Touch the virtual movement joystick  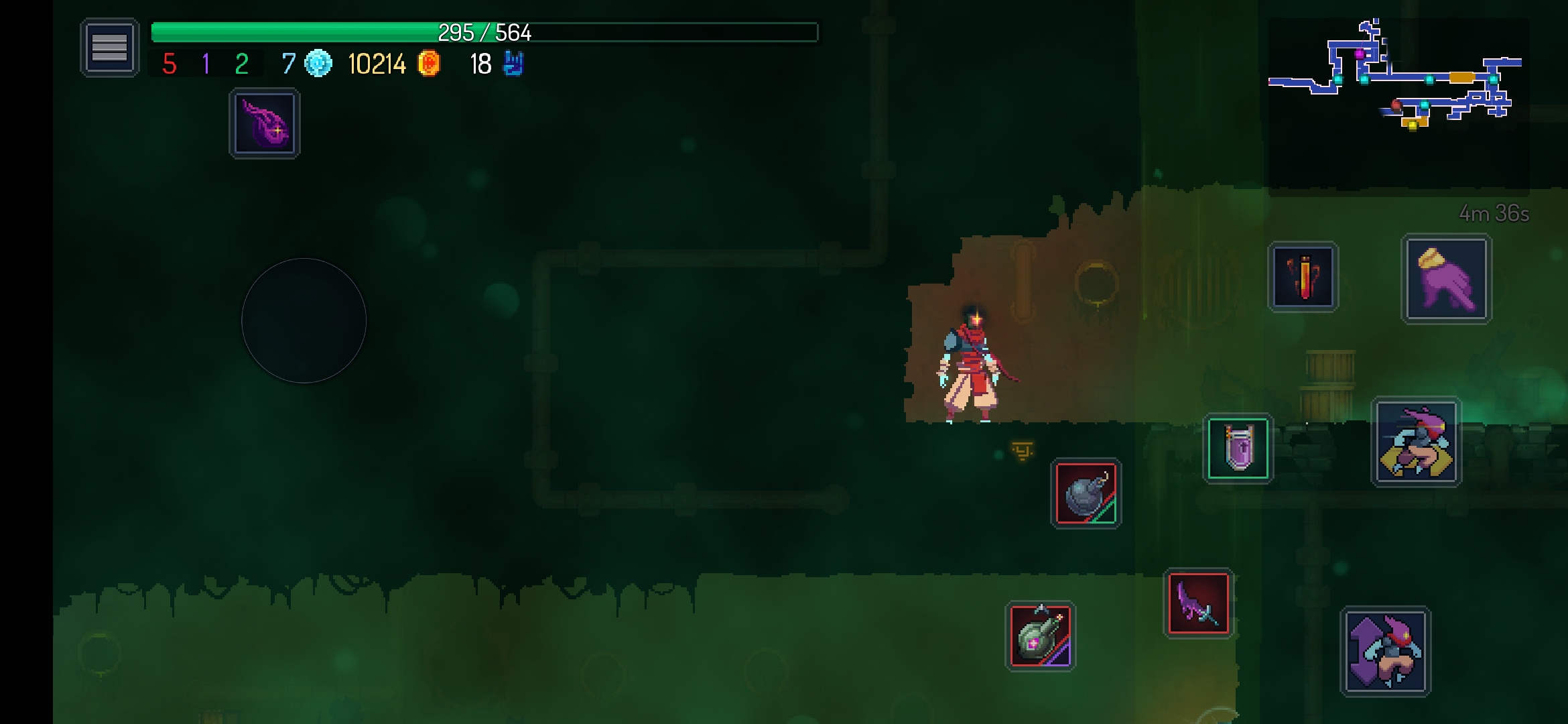304,320
